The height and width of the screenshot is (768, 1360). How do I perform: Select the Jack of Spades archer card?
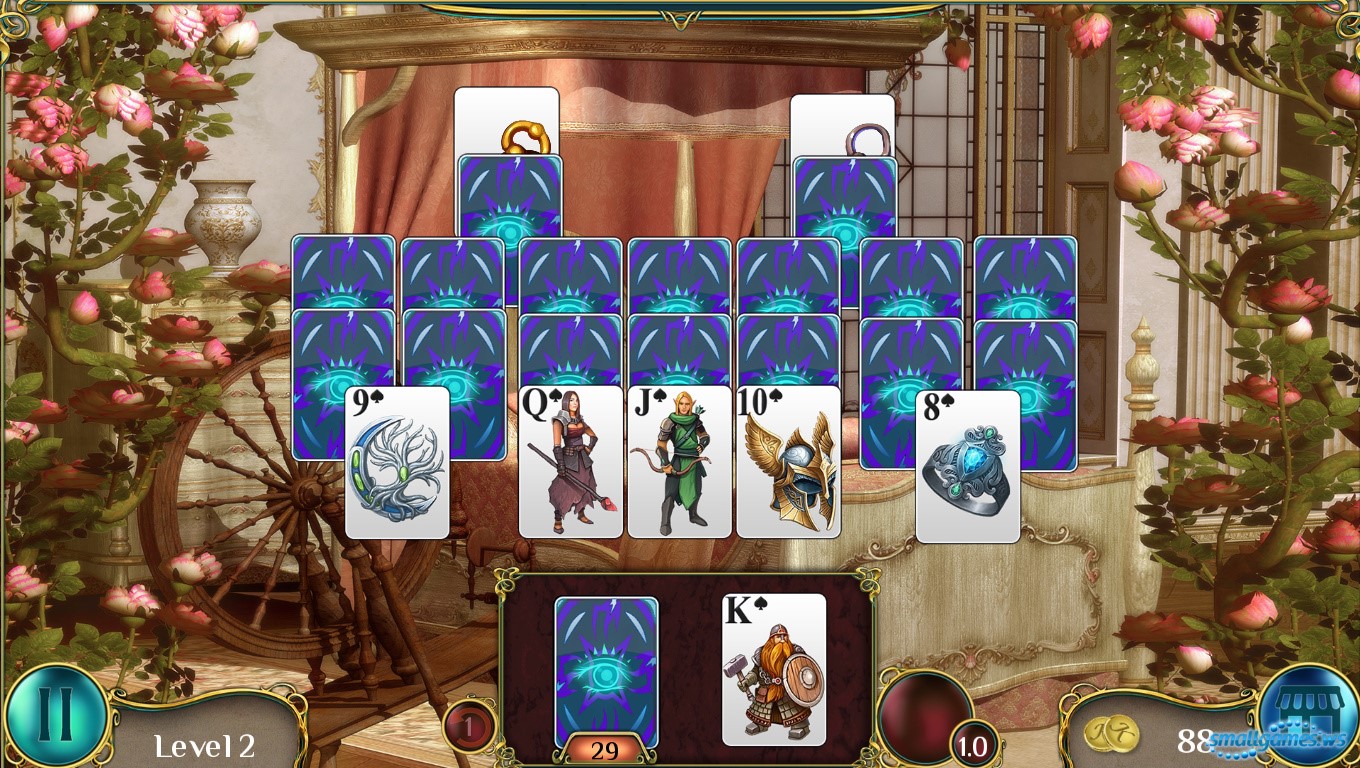tap(679, 462)
